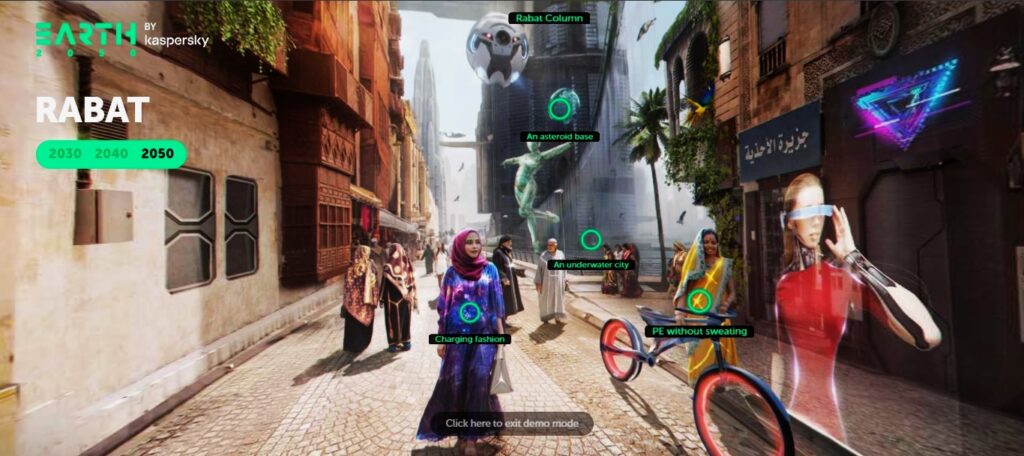Click the An asteroid base hotspot circle
This screenshot has width=1024, height=456.
(561, 108)
